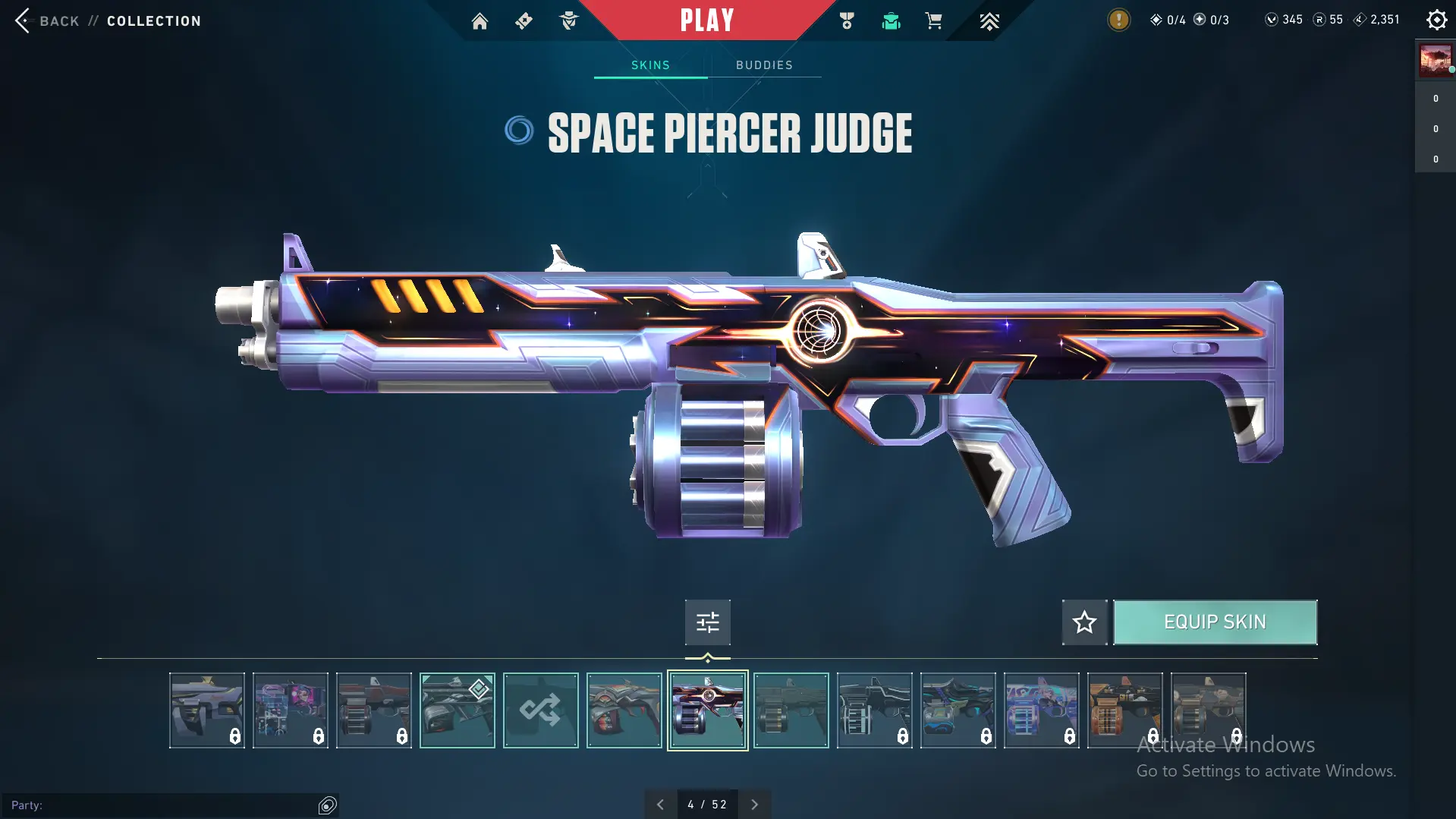The image size is (1456, 819).
Task: Open the home screen icon
Action: [480, 21]
